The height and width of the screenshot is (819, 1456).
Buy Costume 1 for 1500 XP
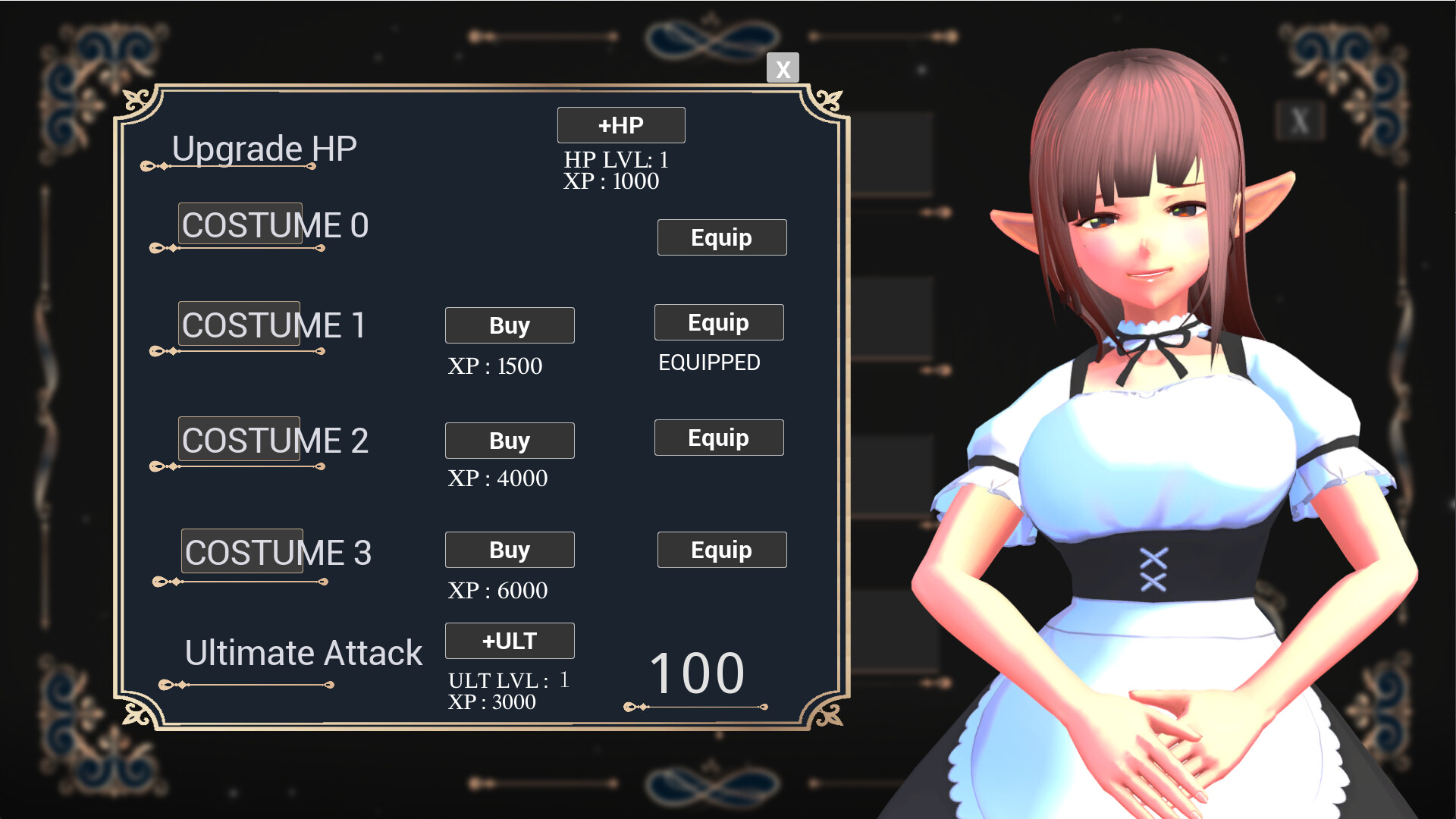(510, 325)
